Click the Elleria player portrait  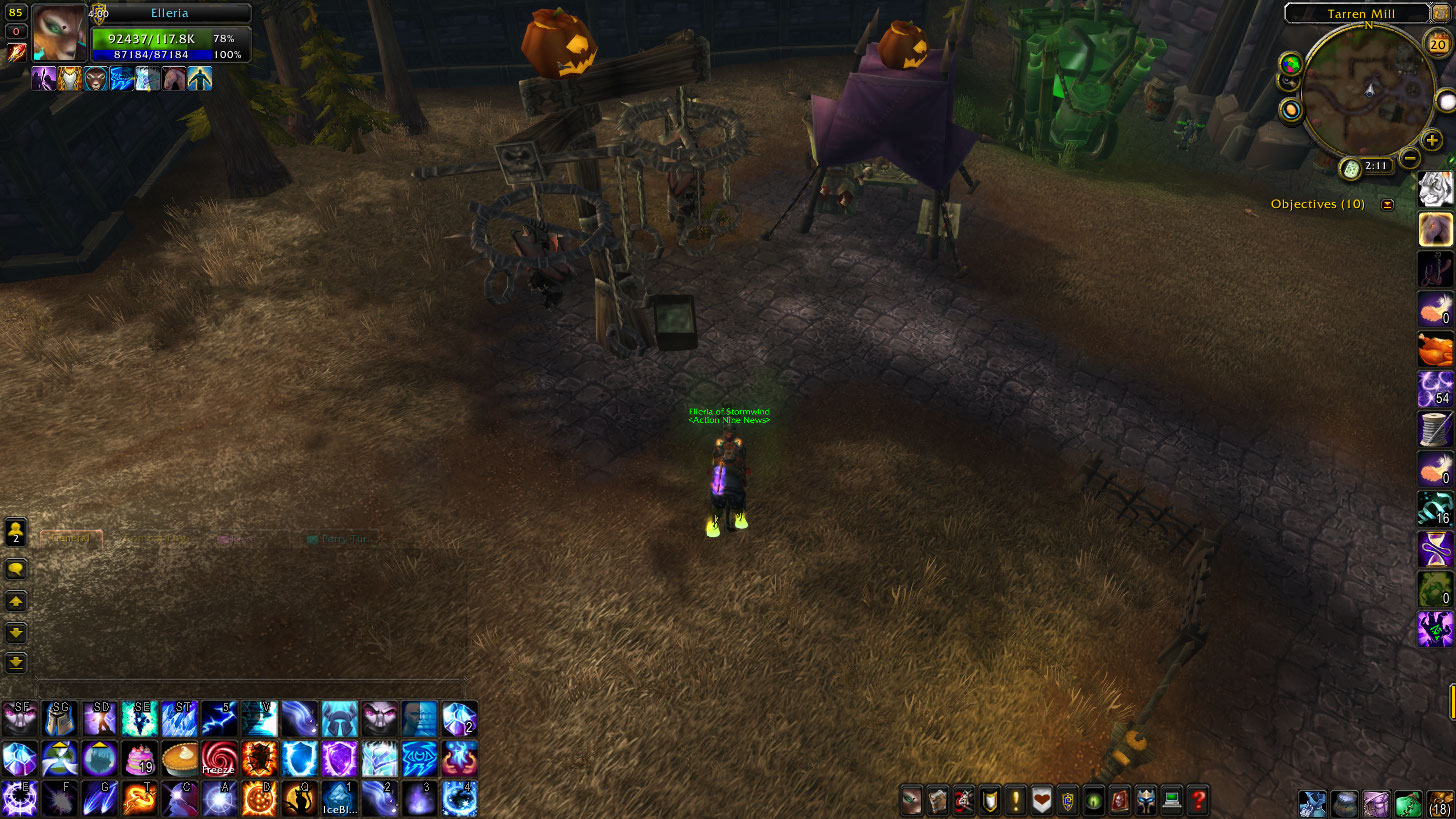click(58, 33)
